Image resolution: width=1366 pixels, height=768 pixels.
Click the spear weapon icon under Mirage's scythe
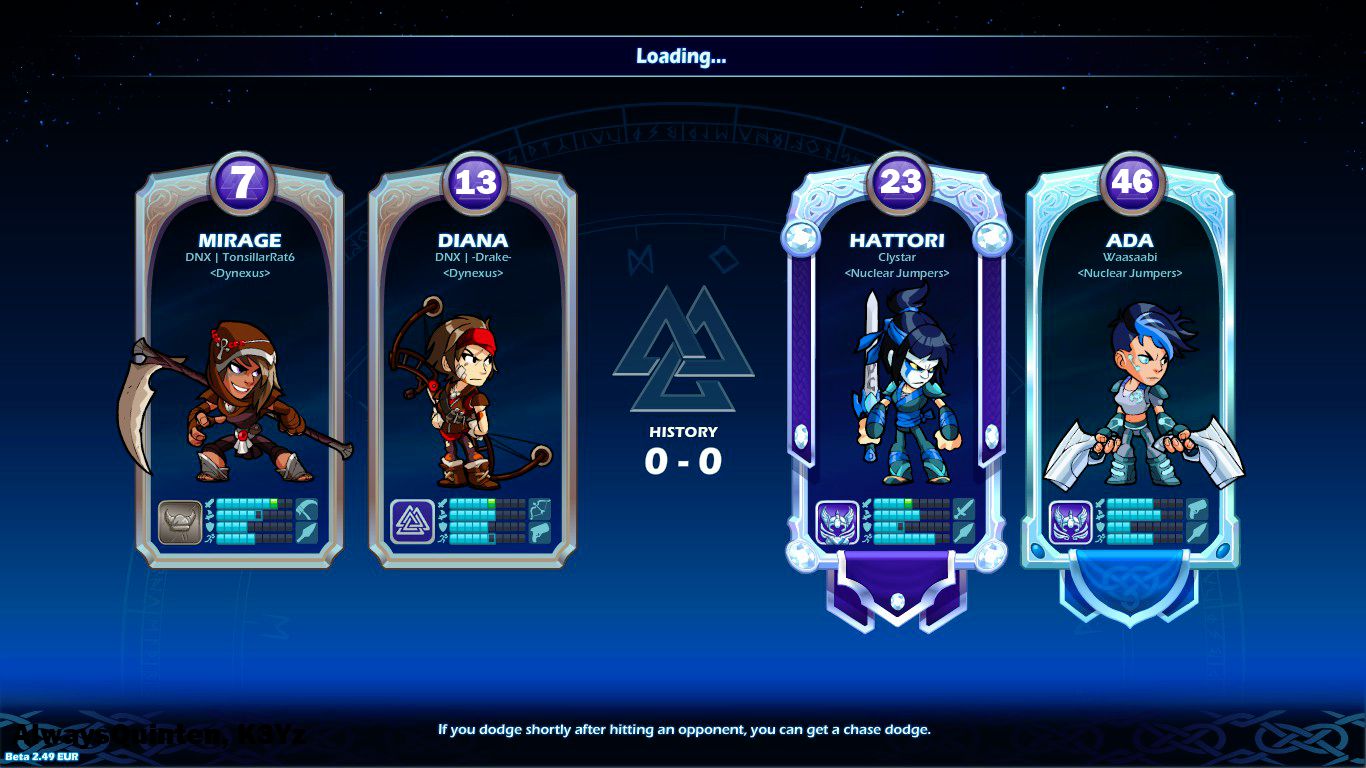(x=306, y=531)
